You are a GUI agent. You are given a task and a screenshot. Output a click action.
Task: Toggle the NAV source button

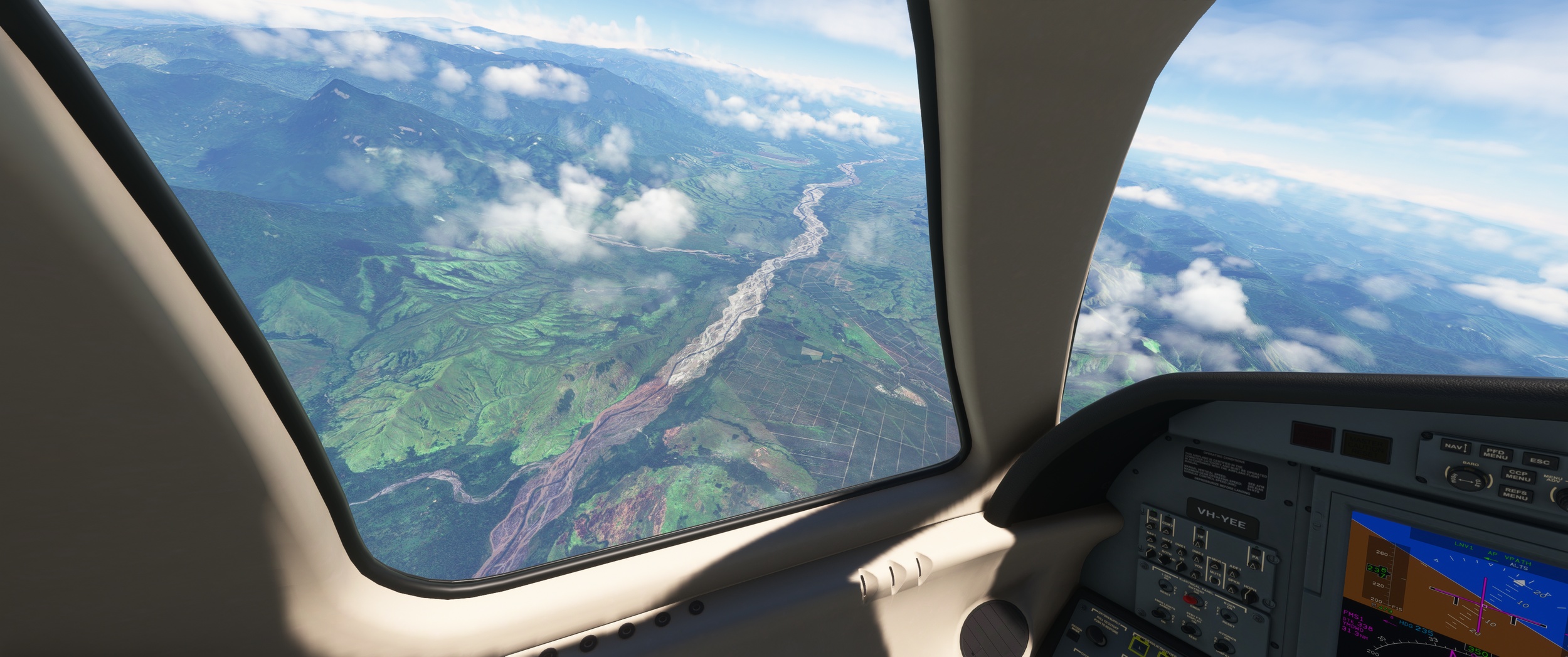1455,447
